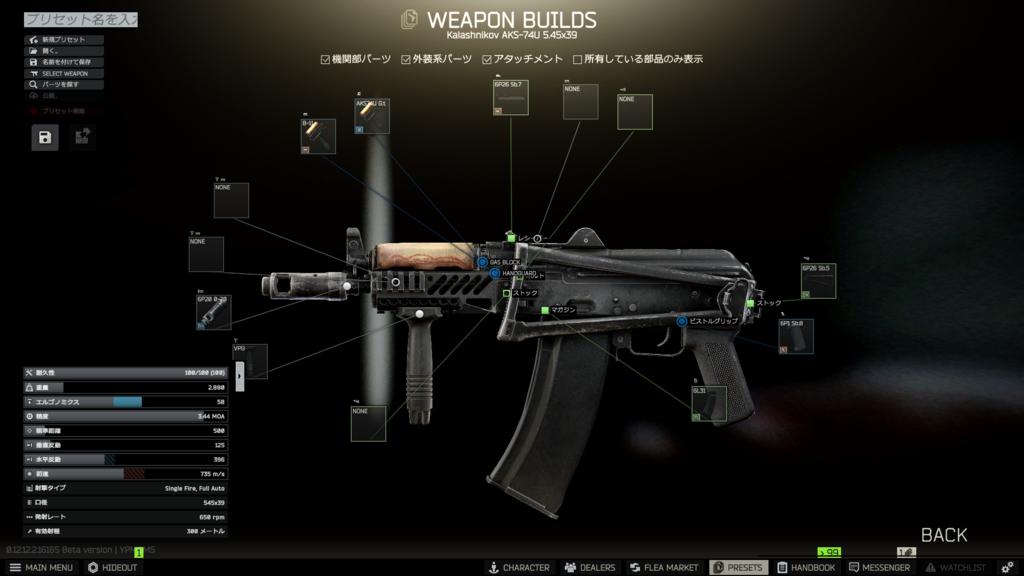Open a saved preset (開く)

pos(64,51)
